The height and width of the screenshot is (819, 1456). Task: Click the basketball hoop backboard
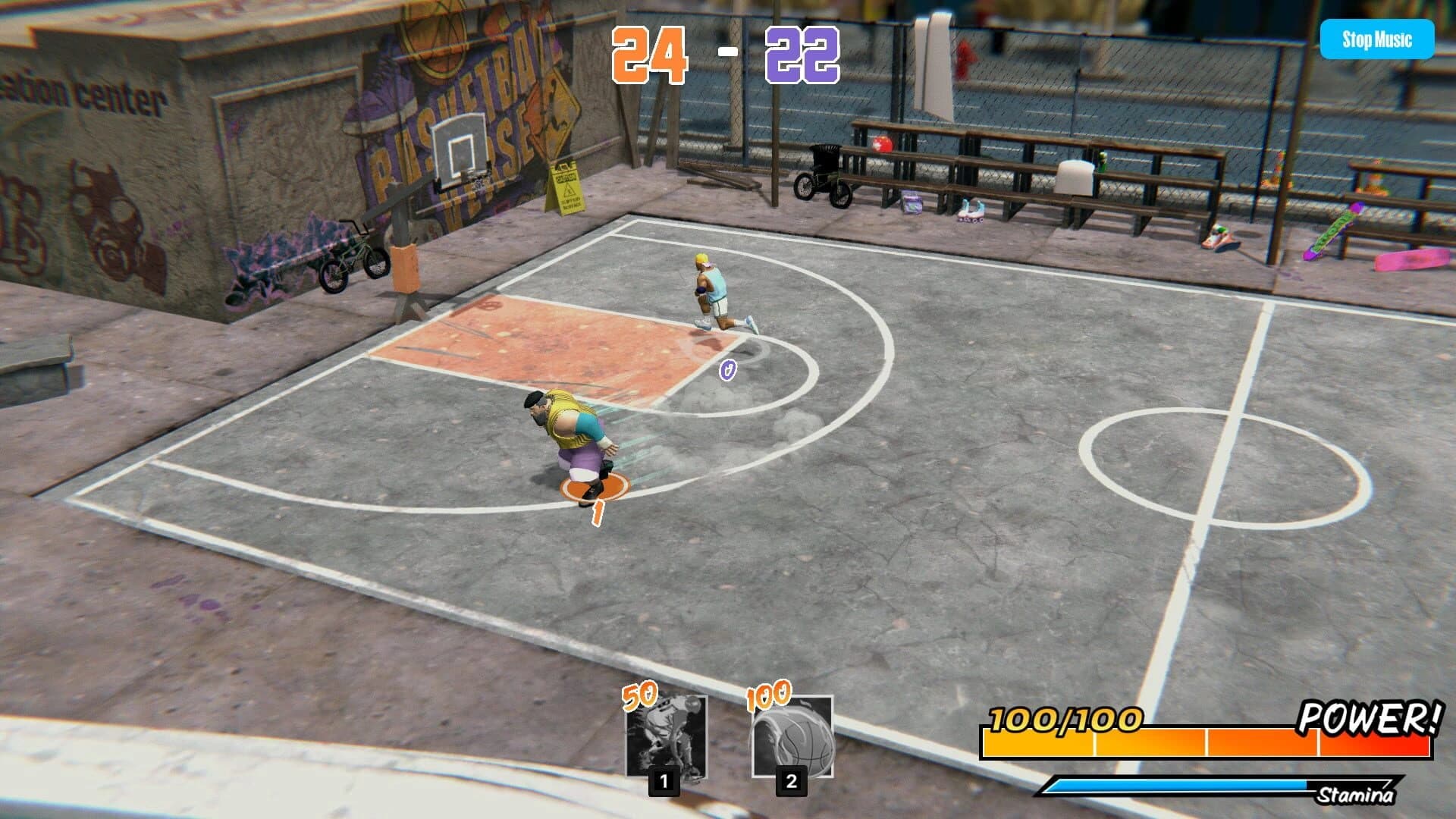click(461, 144)
